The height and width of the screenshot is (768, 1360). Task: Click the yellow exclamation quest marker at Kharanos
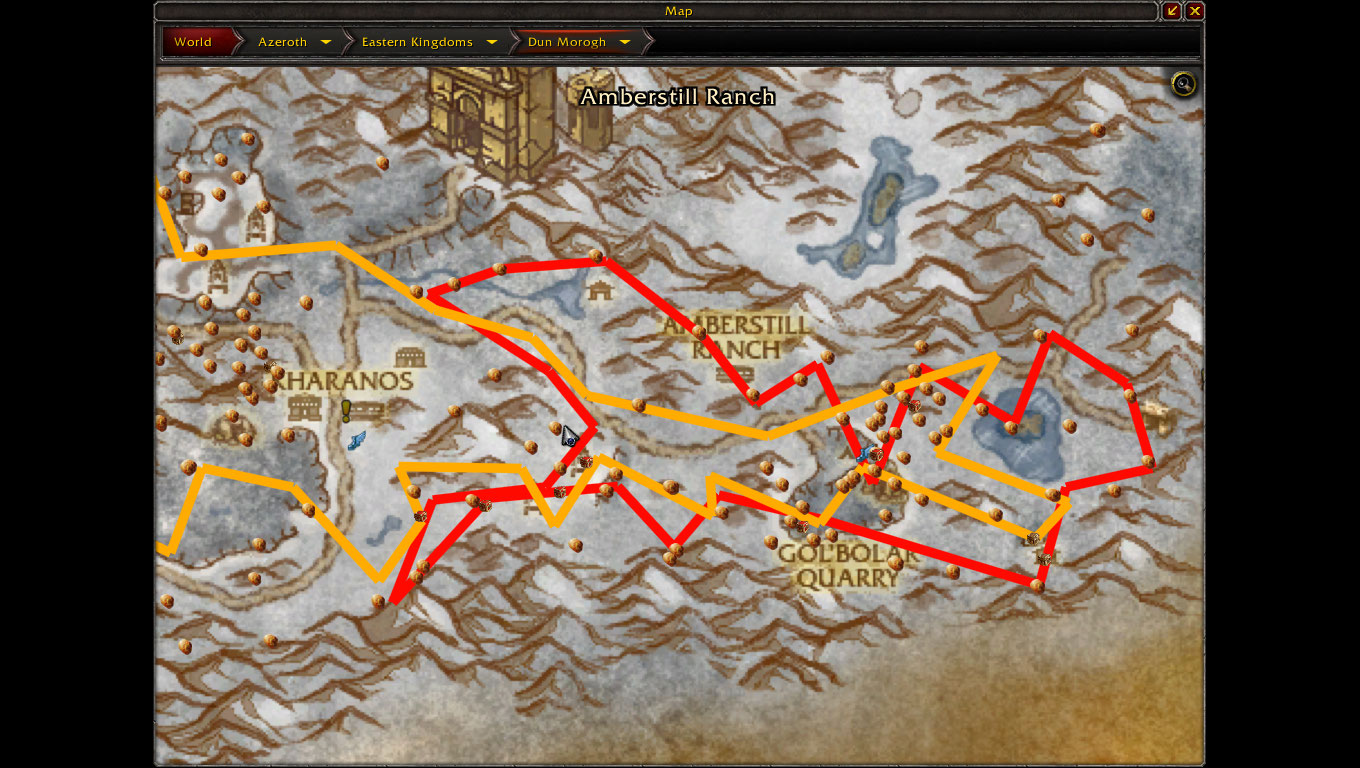(x=346, y=410)
